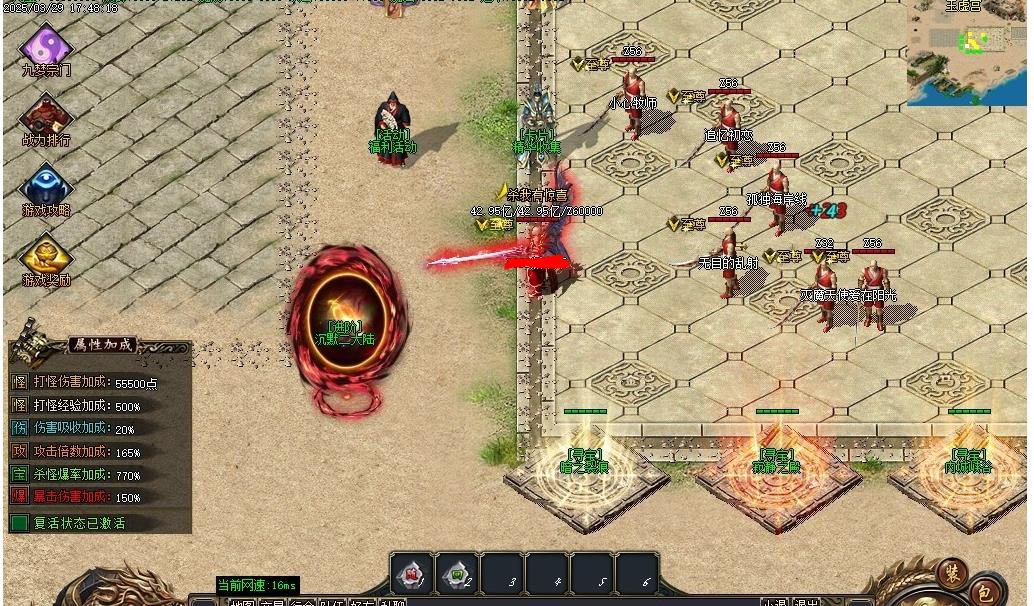This screenshot has height=606, width=1034.
Task: Click the 属性加成 panel header
Action: coord(102,345)
